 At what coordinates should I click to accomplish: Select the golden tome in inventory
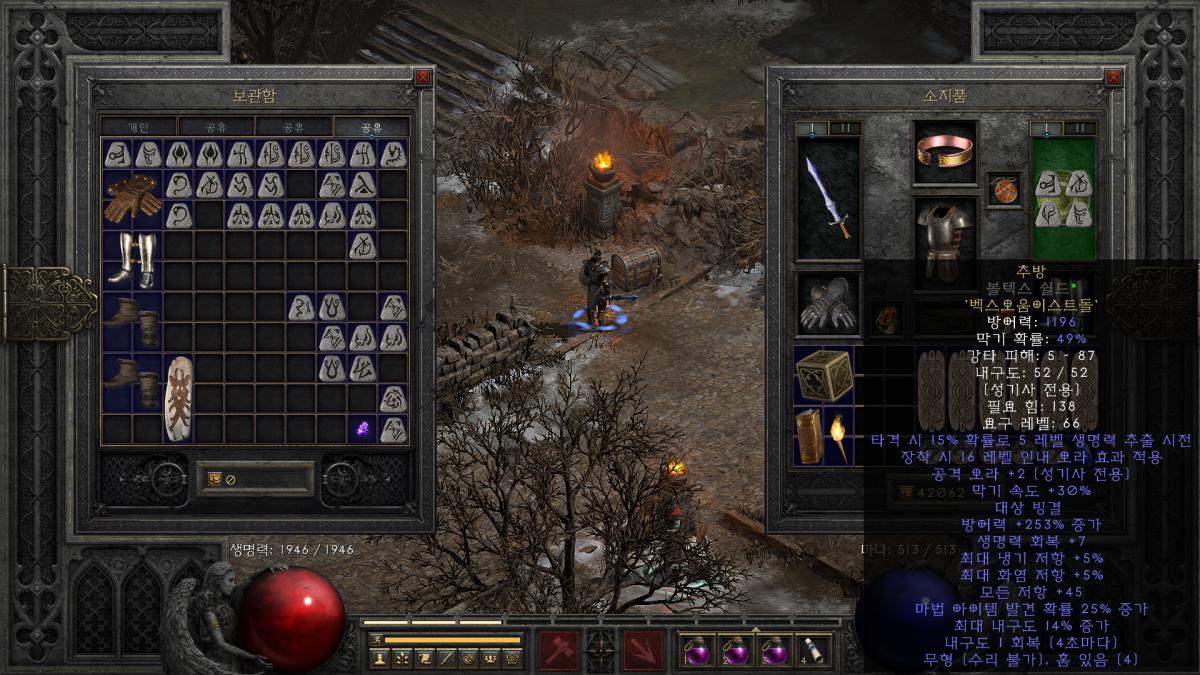[x=808, y=437]
